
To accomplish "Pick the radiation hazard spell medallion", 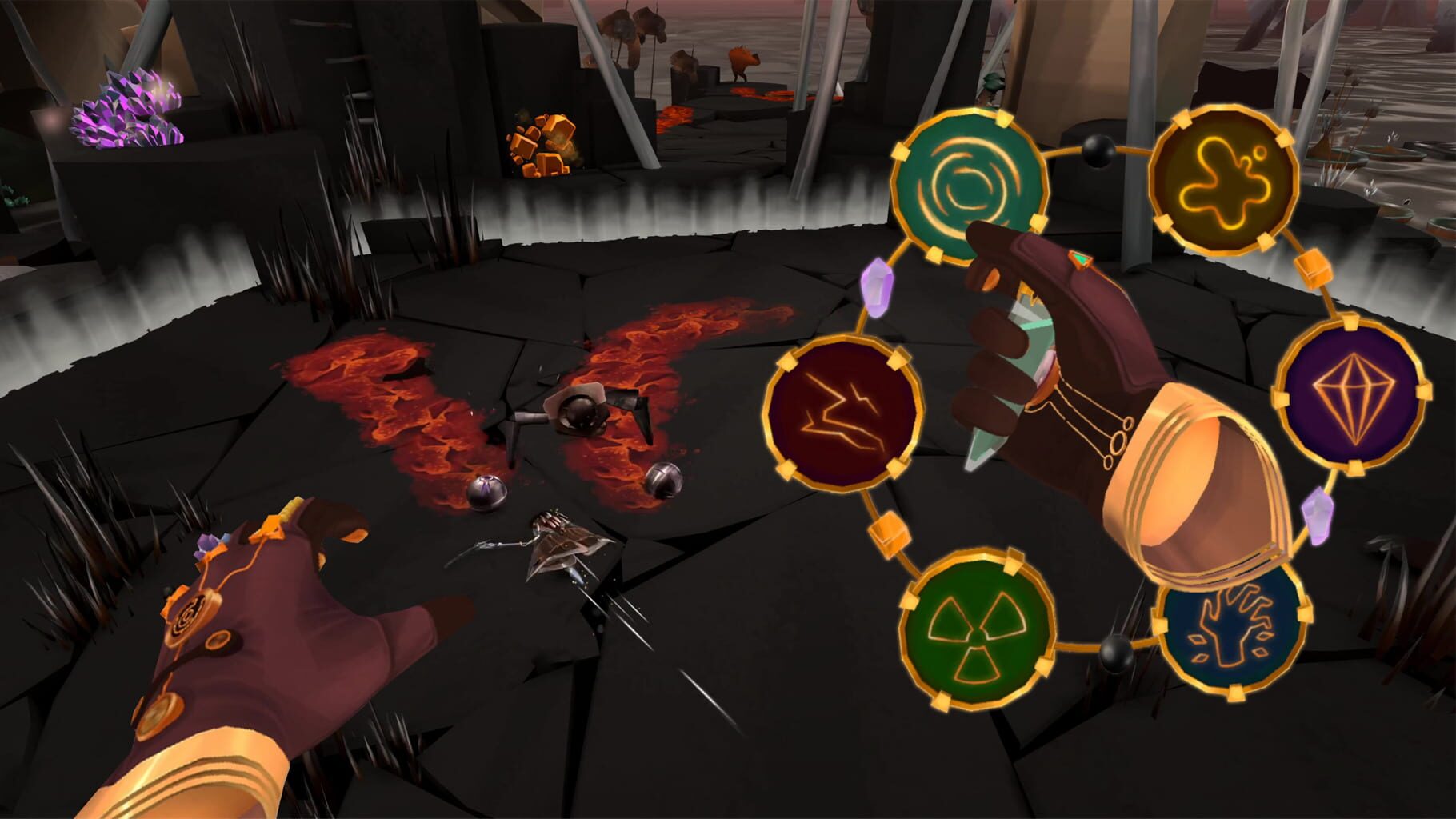I will tap(976, 632).
